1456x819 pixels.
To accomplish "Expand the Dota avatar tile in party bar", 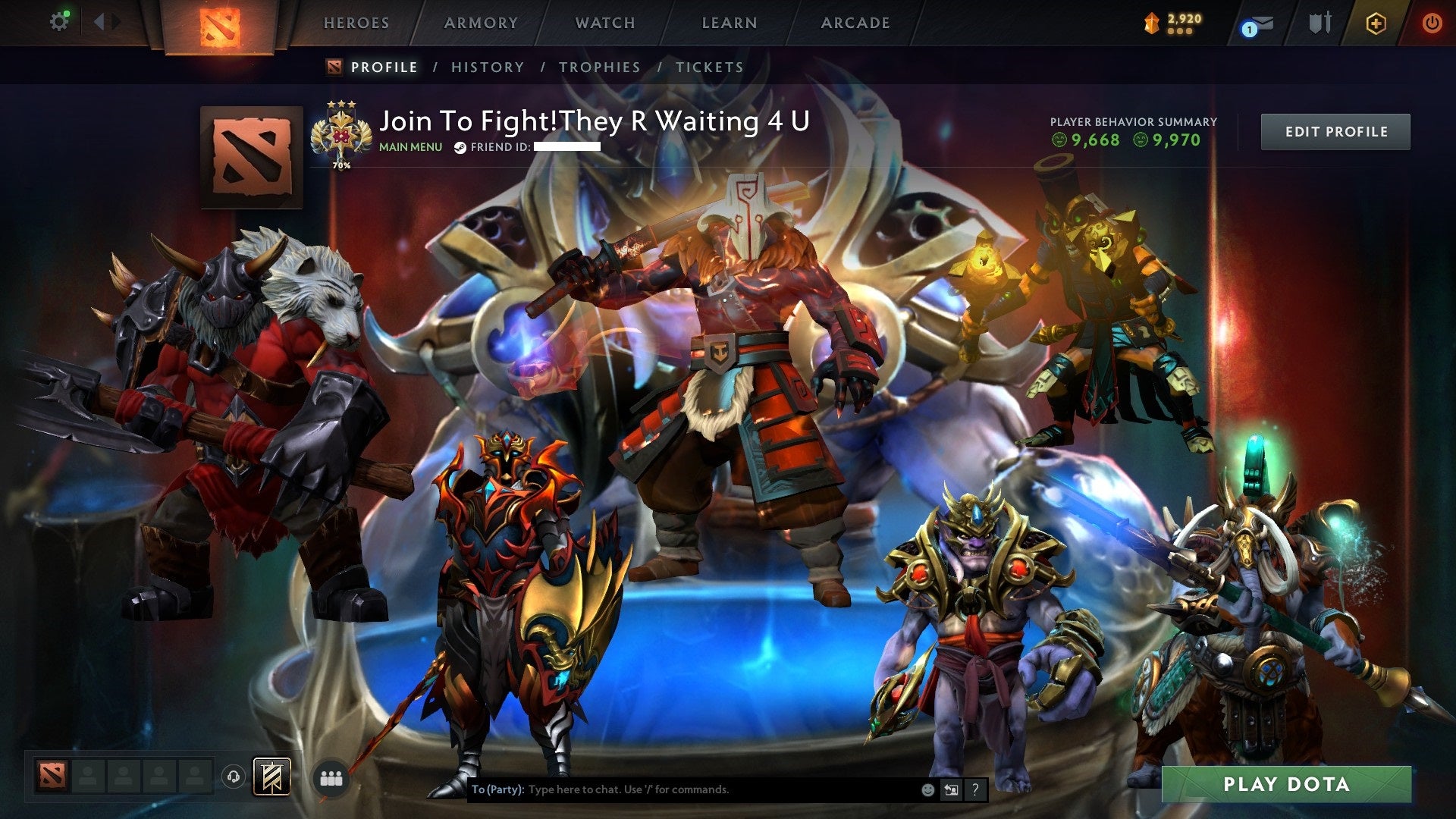I will [52, 777].
